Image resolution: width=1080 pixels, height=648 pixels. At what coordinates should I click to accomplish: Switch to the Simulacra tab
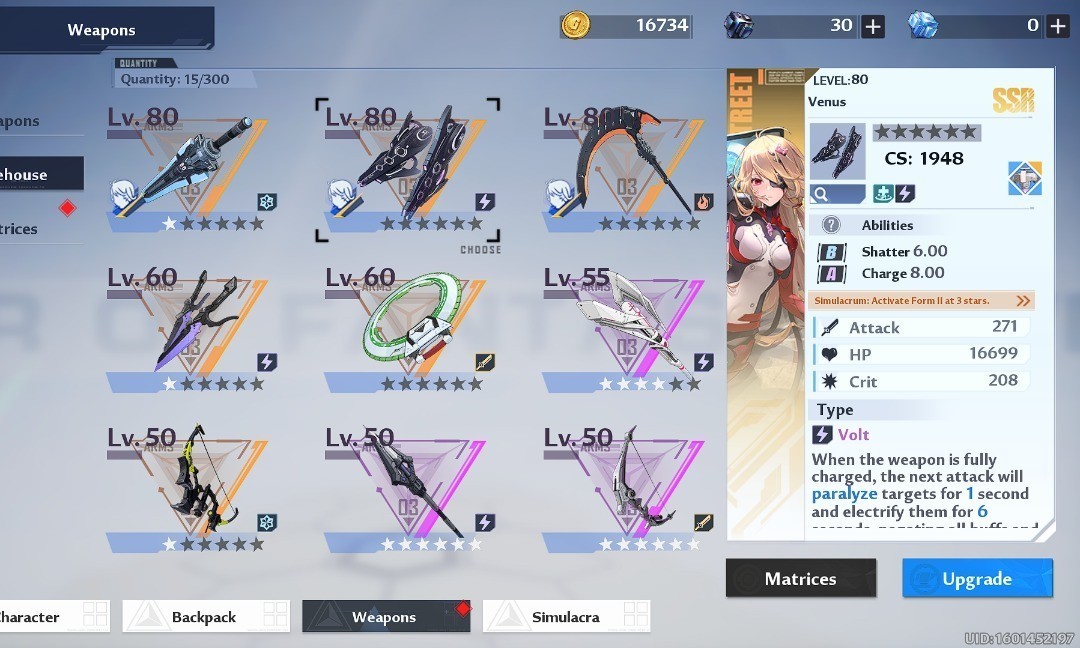[566, 617]
